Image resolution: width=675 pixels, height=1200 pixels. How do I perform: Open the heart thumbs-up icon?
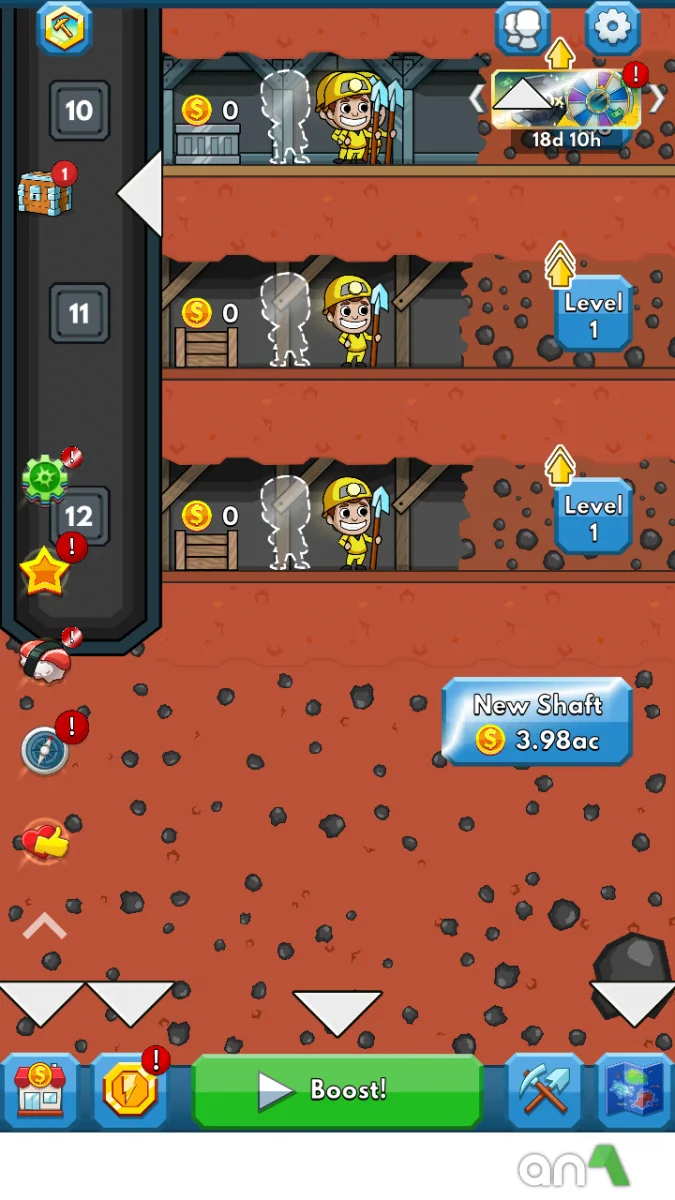coord(46,842)
